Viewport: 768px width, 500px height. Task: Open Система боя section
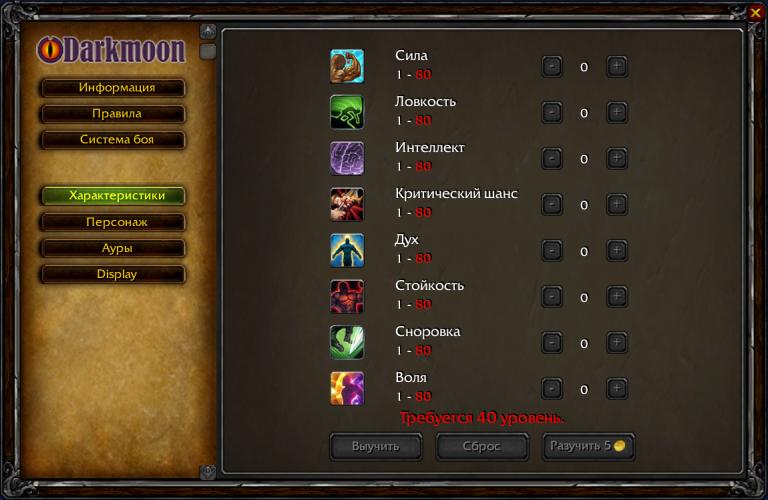point(113,140)
